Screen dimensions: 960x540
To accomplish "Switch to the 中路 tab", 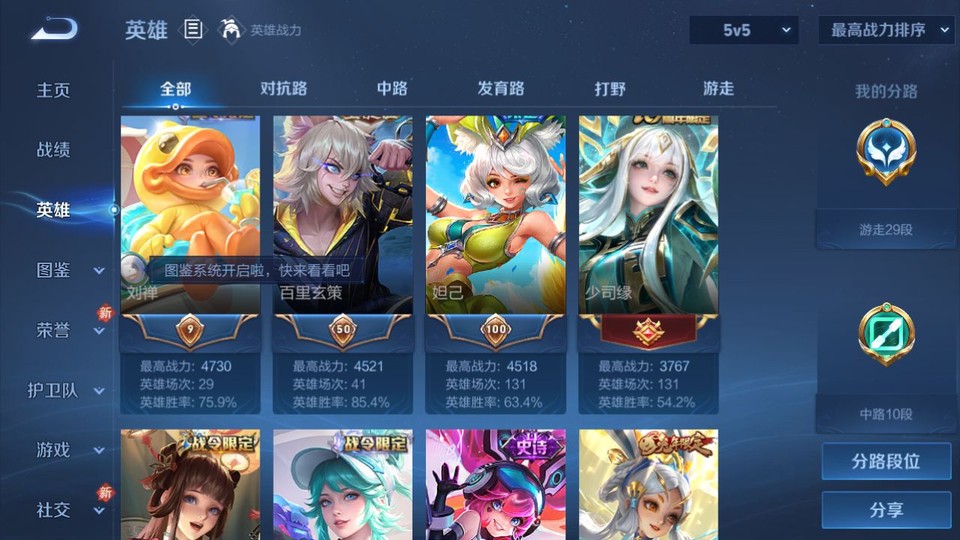I will click(x=392, y=89).
